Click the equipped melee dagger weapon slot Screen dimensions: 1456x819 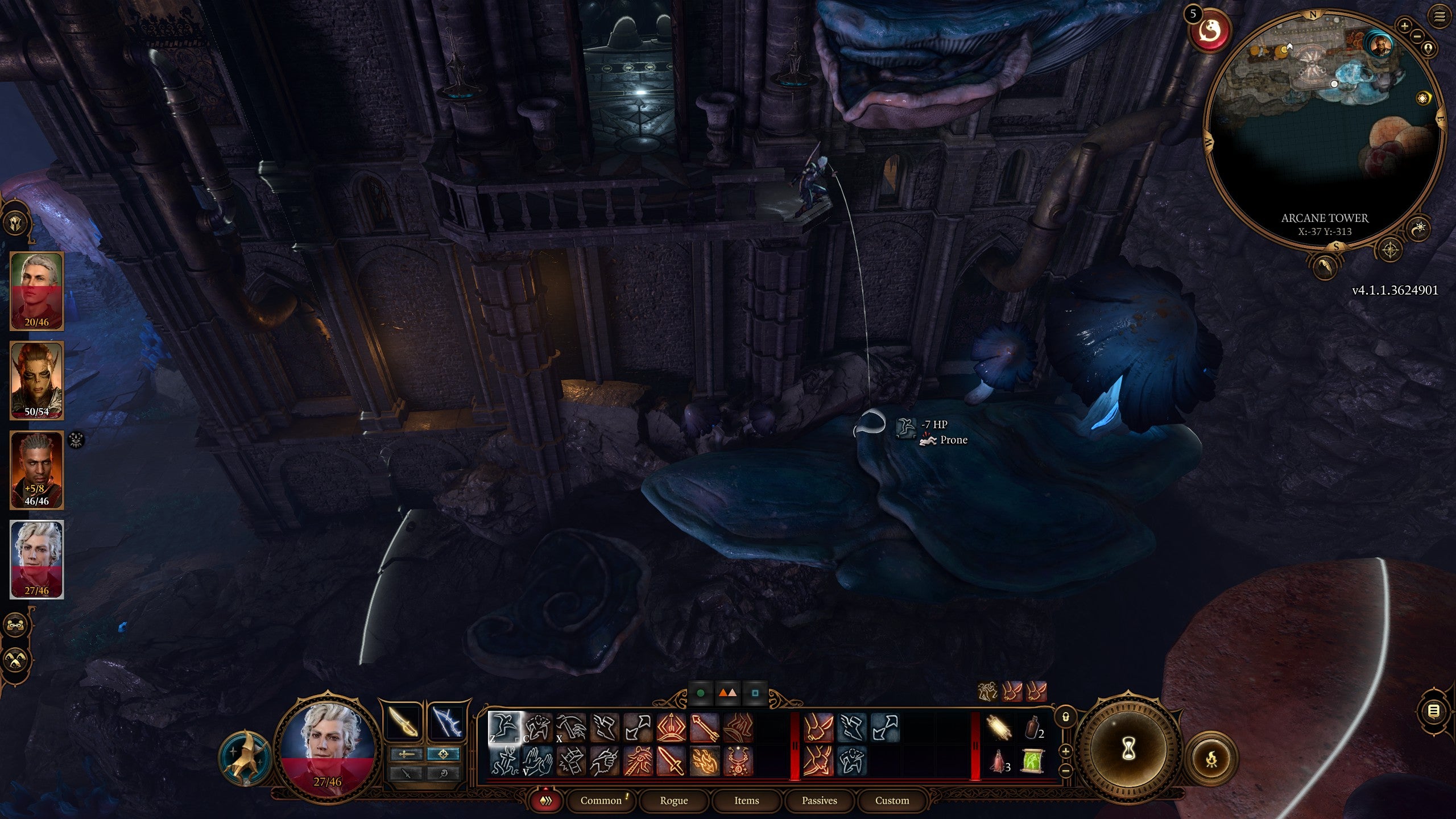point(403,722)
